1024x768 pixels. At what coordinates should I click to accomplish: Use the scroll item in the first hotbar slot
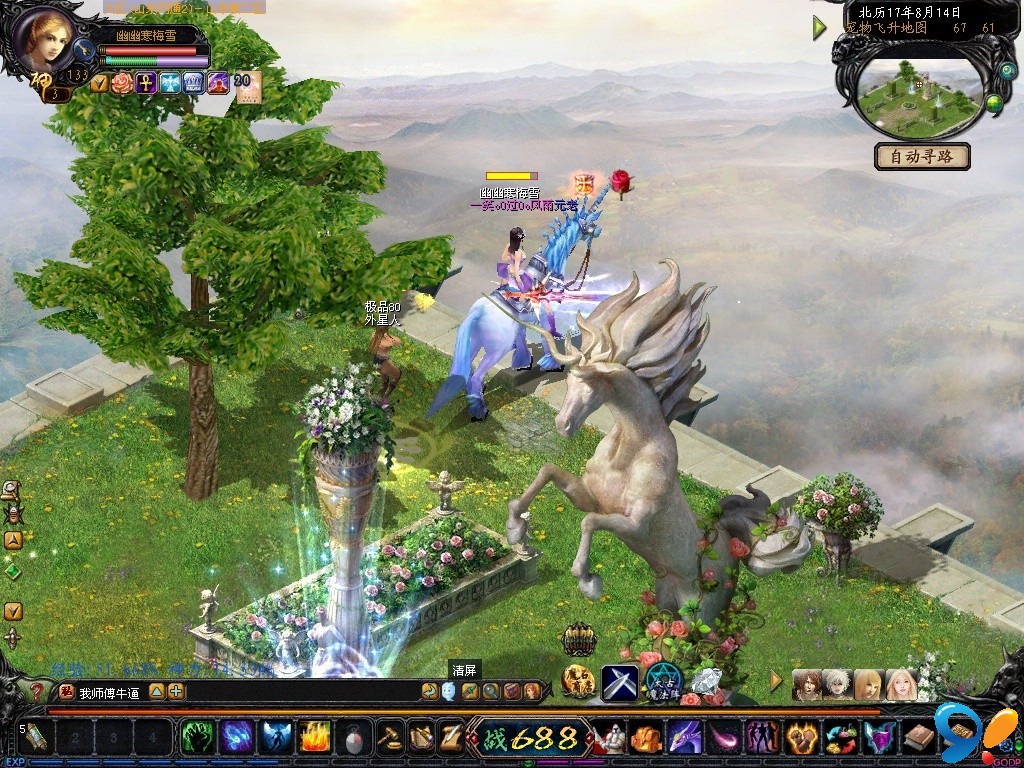(37, 738)
